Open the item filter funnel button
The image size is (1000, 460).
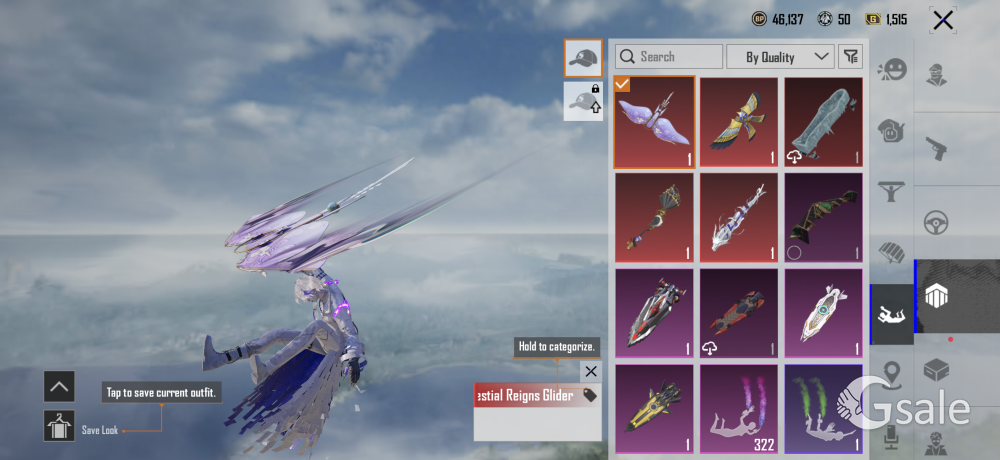pos(850,57)
